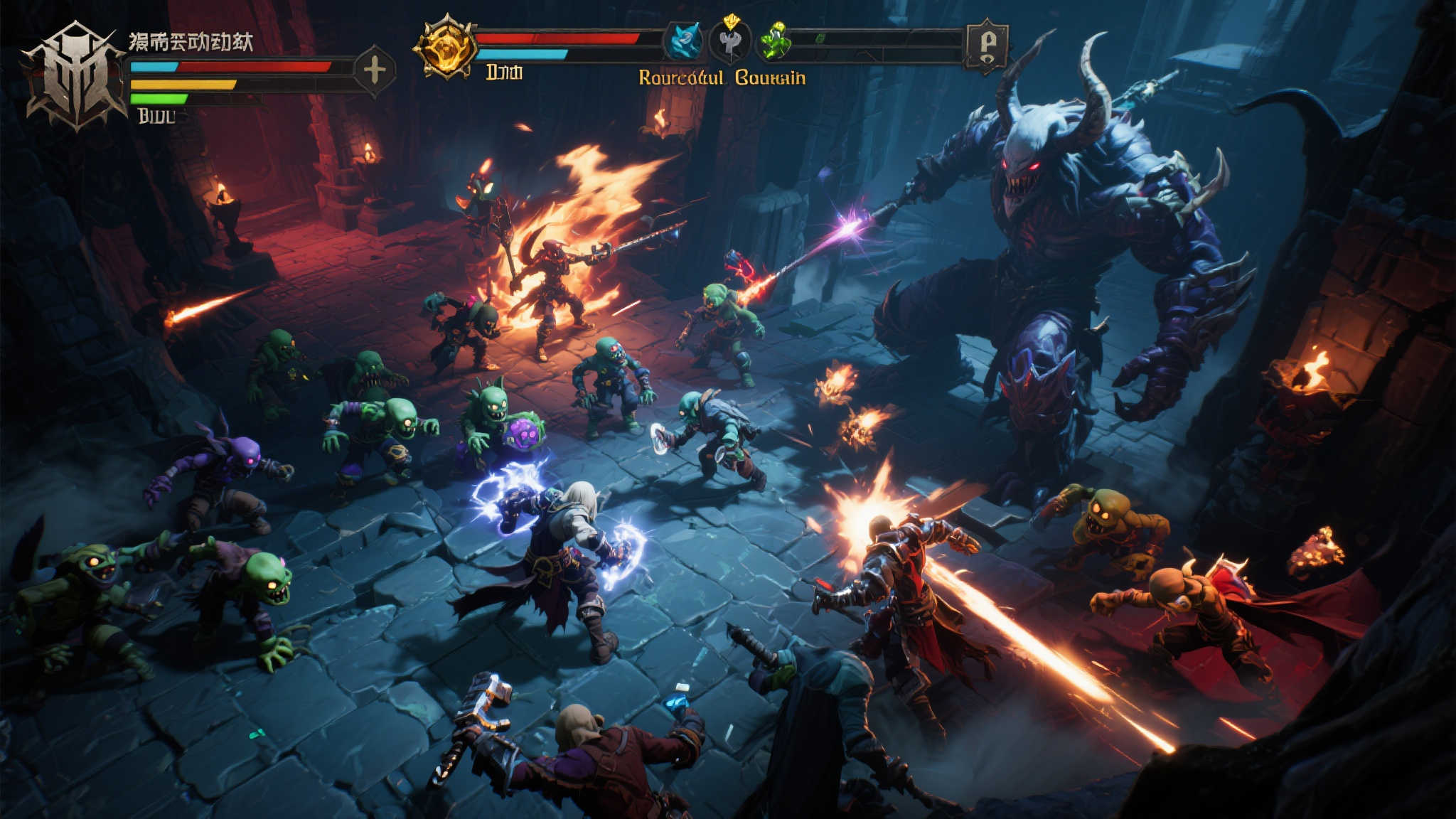Click the plus button beside the health bar
This screenshot has height=819, width=1456.
(x=375, y=70)
